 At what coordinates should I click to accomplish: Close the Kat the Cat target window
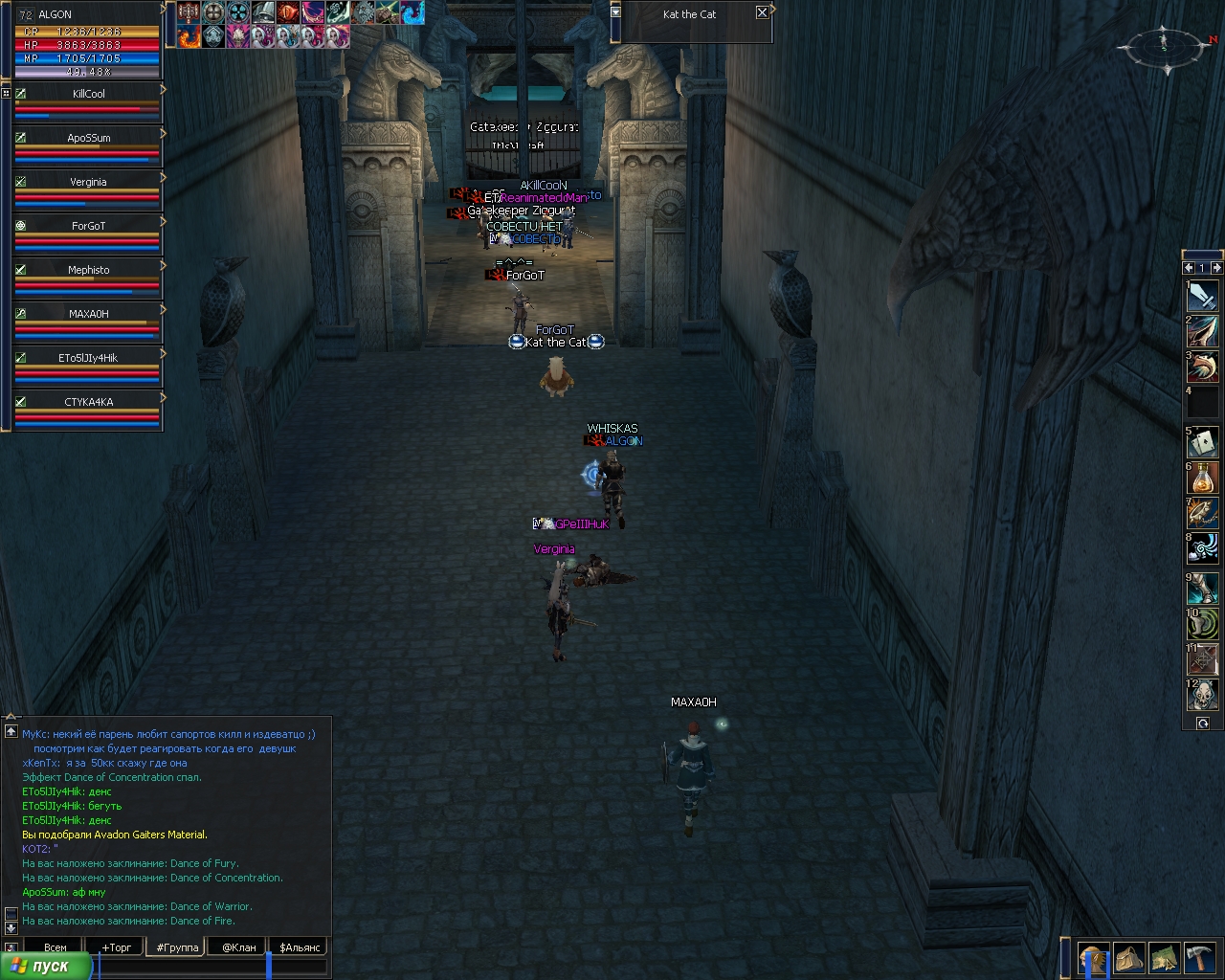[762, 12]
